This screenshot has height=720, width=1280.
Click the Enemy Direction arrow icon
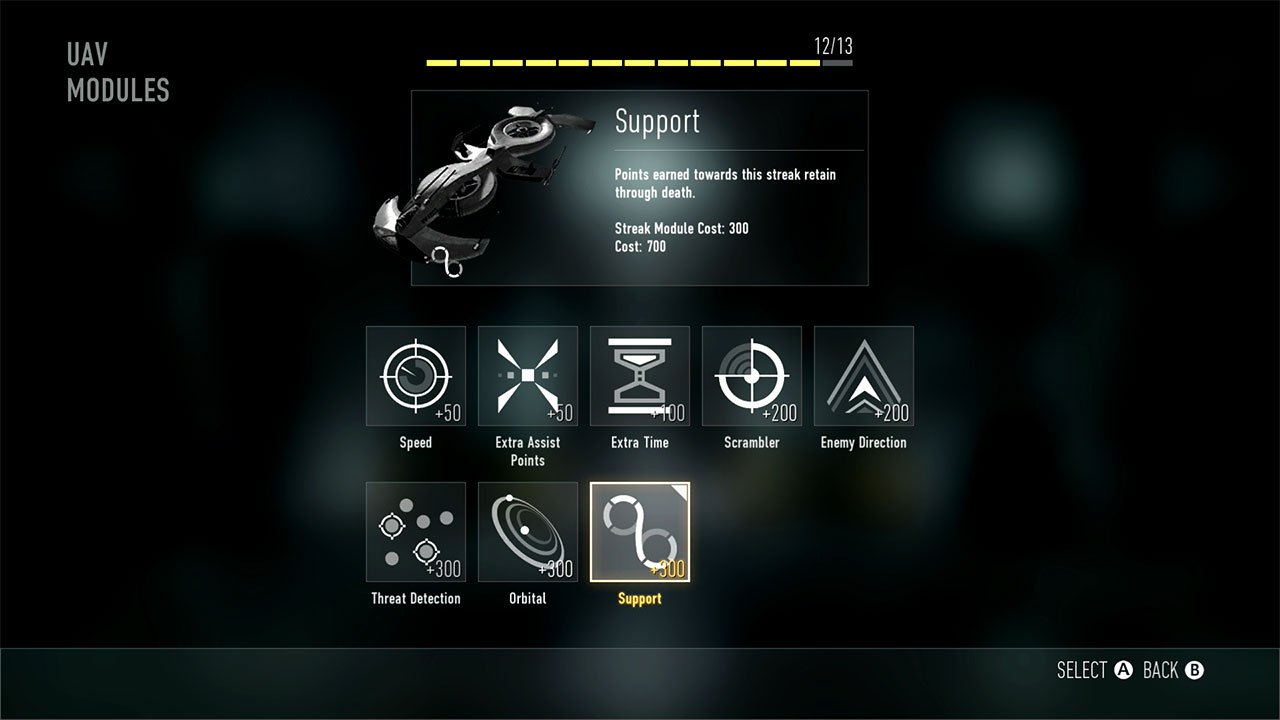point(863,375)
